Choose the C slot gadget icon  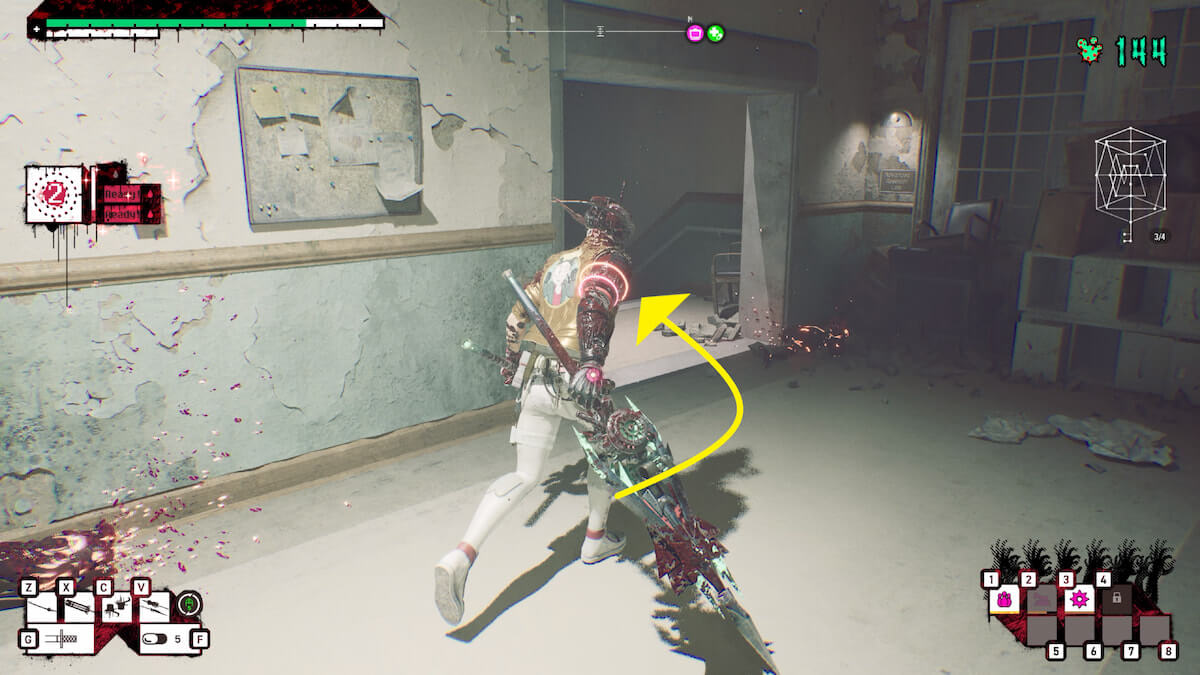pos(117,606)
